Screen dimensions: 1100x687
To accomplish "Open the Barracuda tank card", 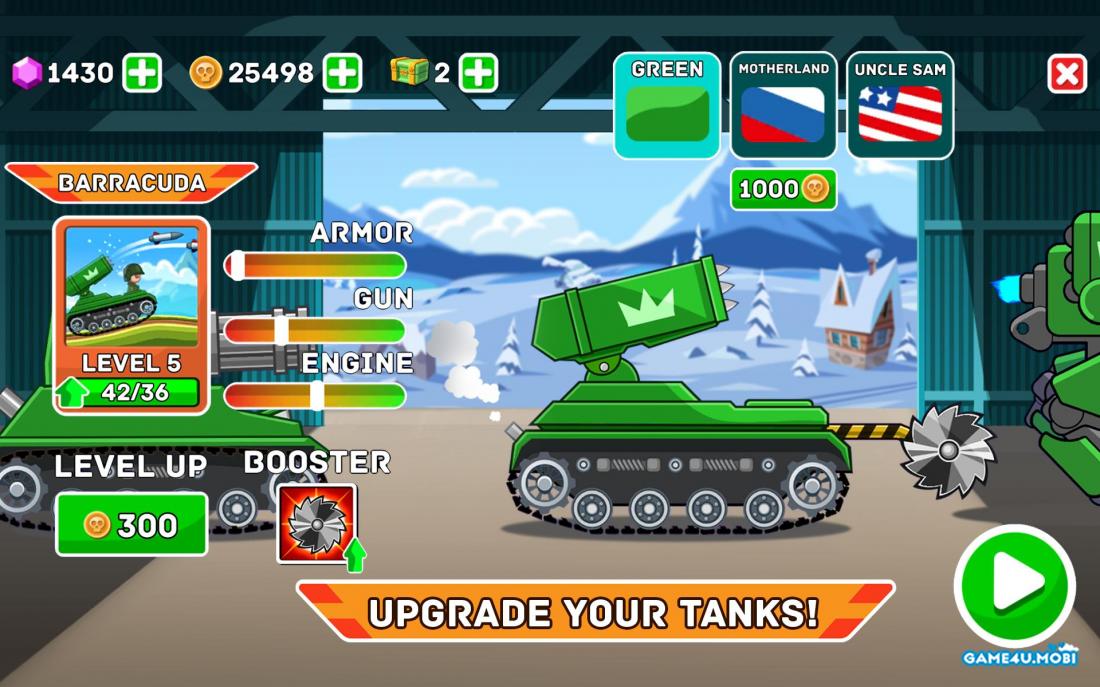I will 131,315.
